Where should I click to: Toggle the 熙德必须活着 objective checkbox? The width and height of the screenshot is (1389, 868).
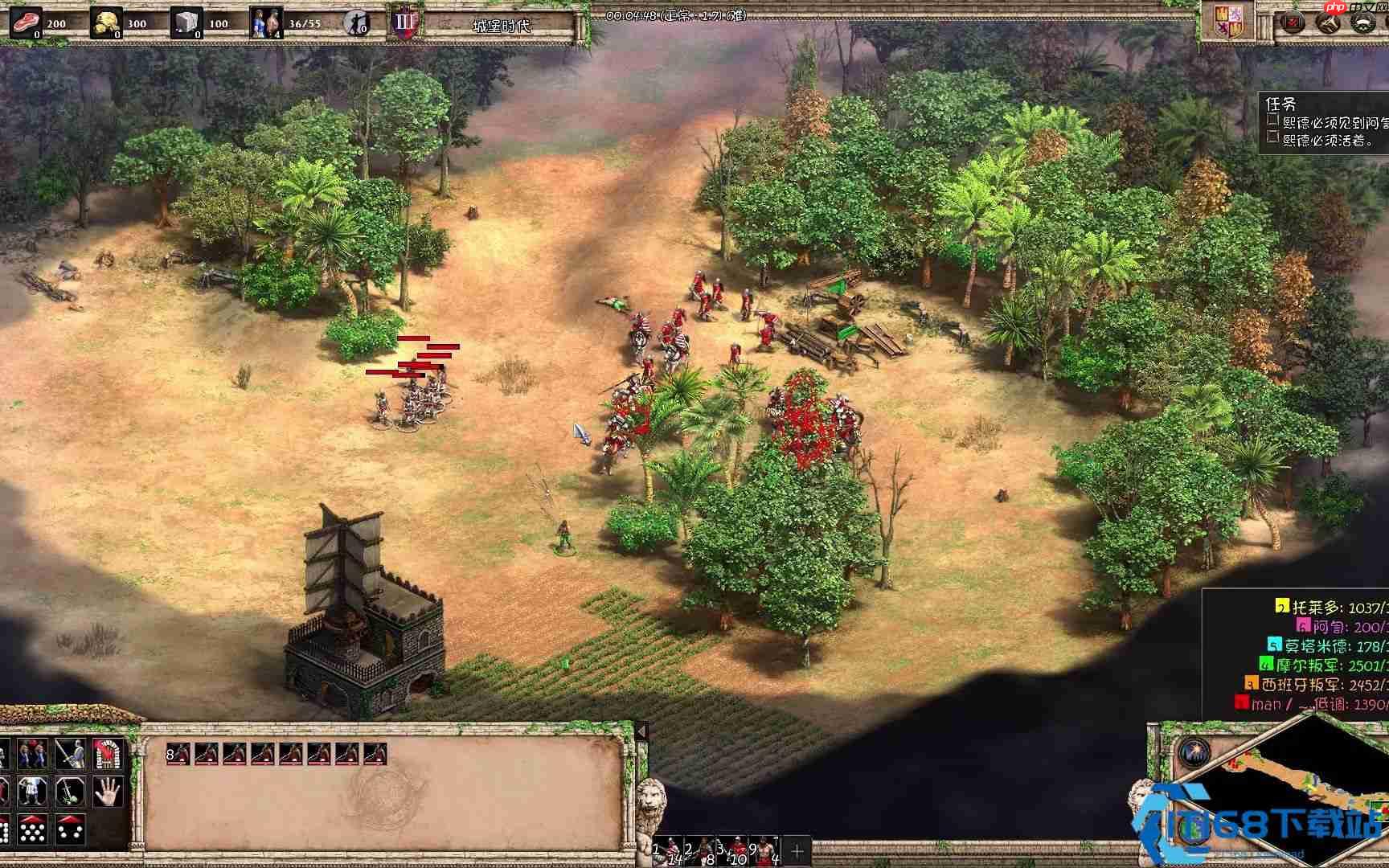(1273, 138)
